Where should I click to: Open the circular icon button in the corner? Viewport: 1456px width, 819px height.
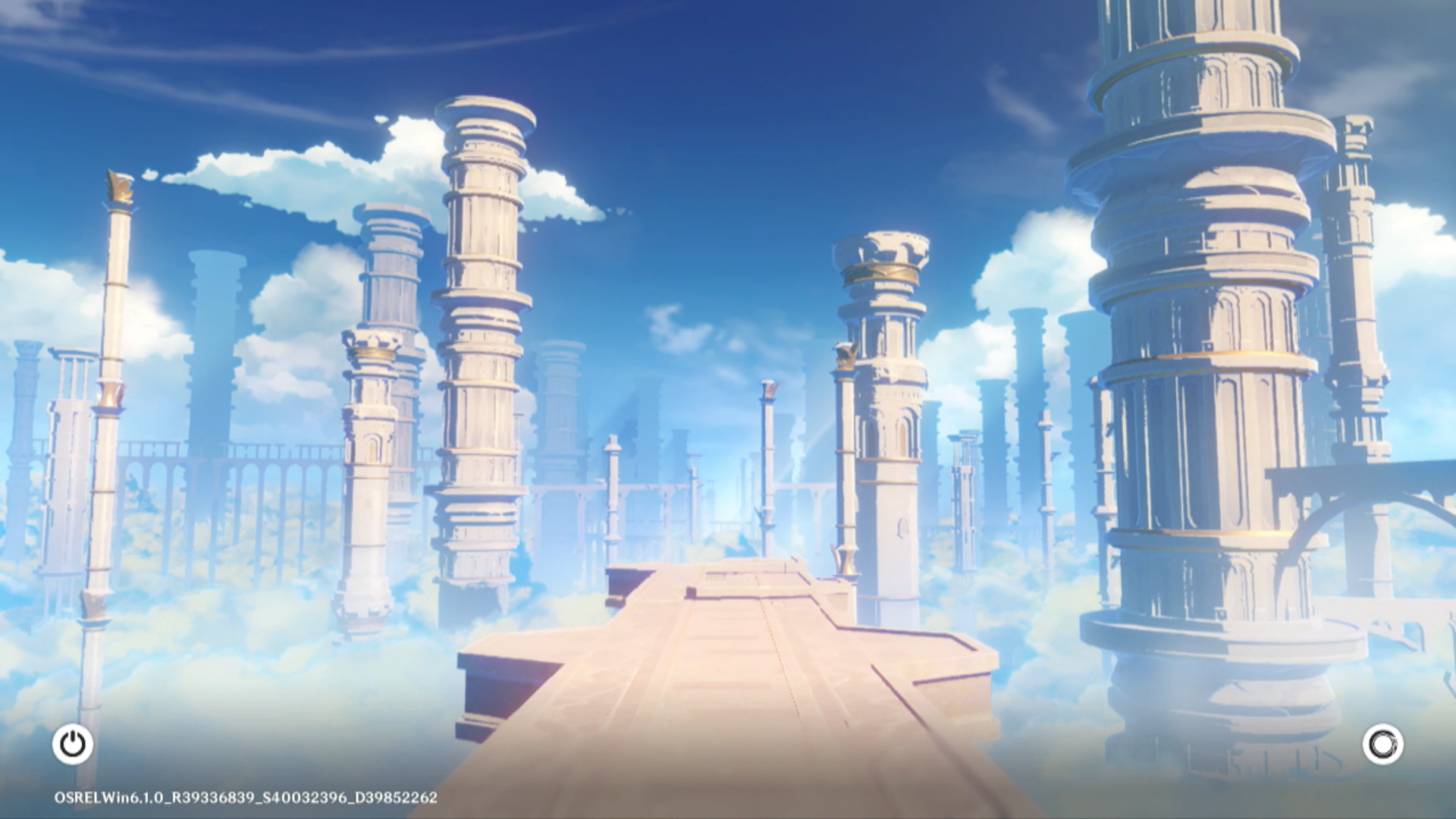pyautogui.click(x=1382, y=744)
